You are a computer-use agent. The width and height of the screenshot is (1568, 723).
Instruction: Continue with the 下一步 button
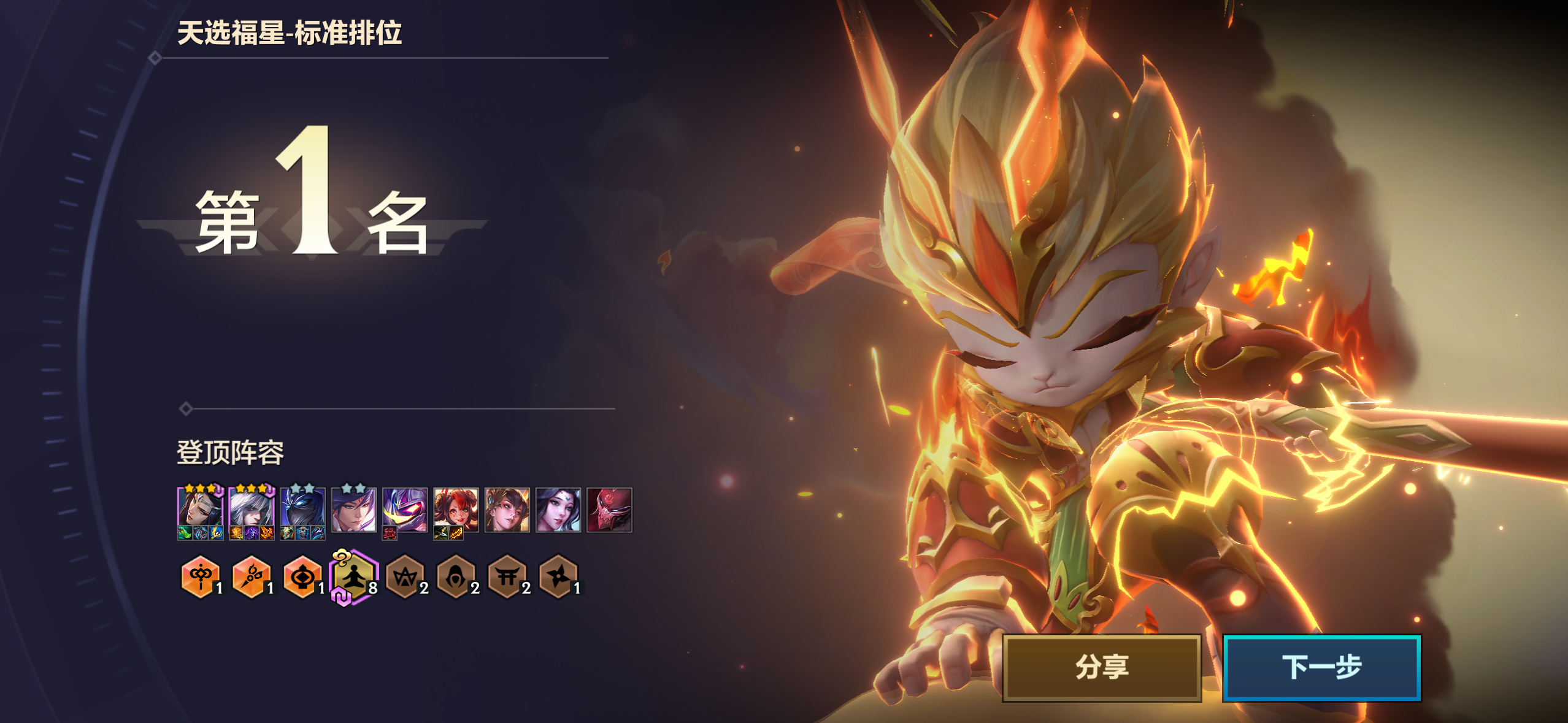coord(1321,667)
